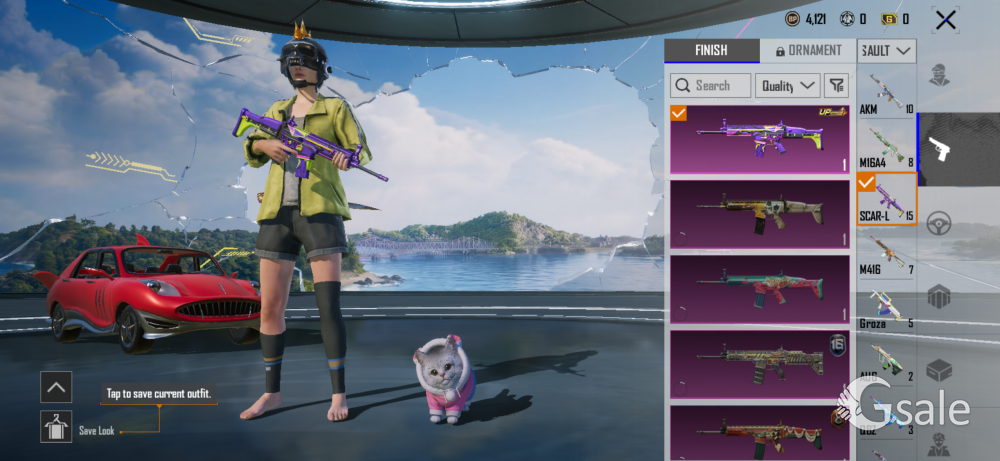Select the purple SCAR-L finish

point(759,139)
